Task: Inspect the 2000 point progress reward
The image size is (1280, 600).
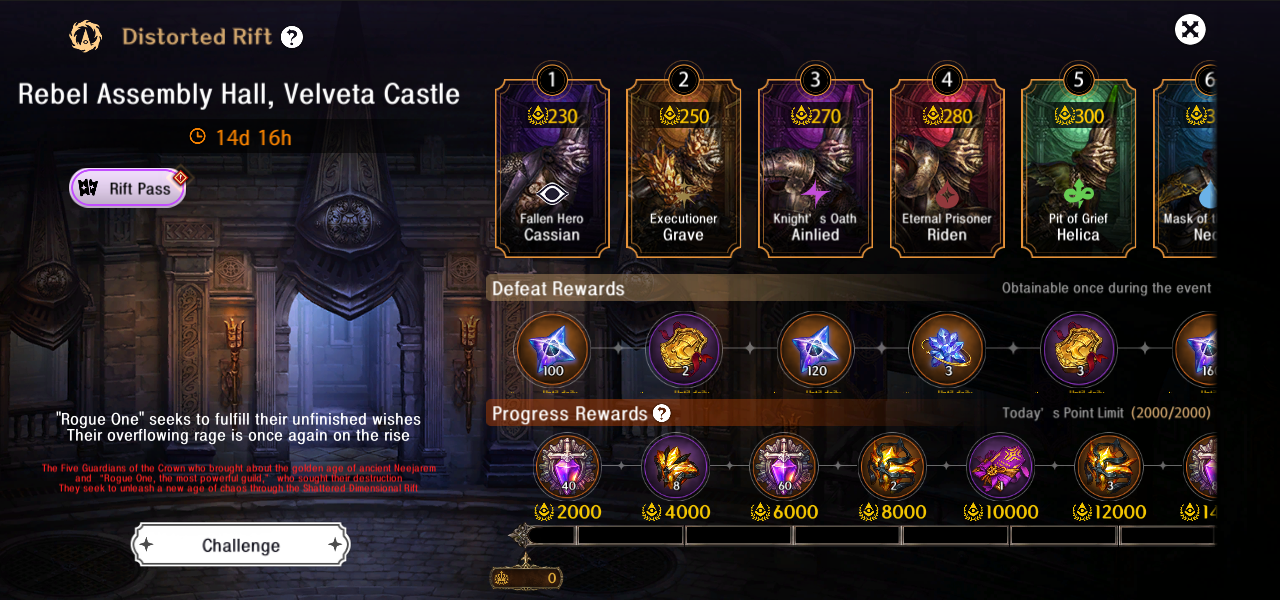Action: coord(568,467)
